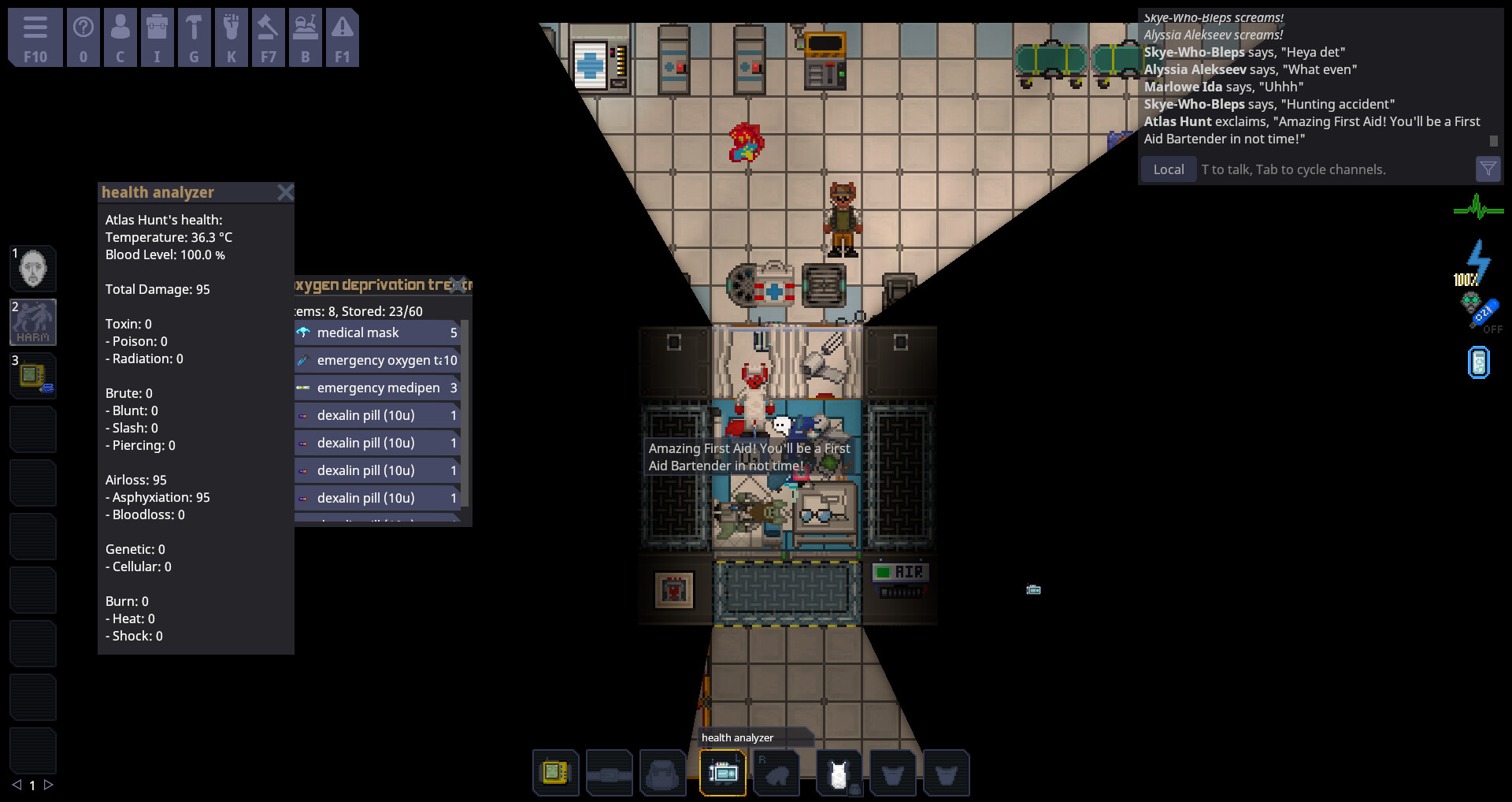Select the backpack slot in the hotbar
This screenshot has width=1512, height=802.
tap(664, 773)
